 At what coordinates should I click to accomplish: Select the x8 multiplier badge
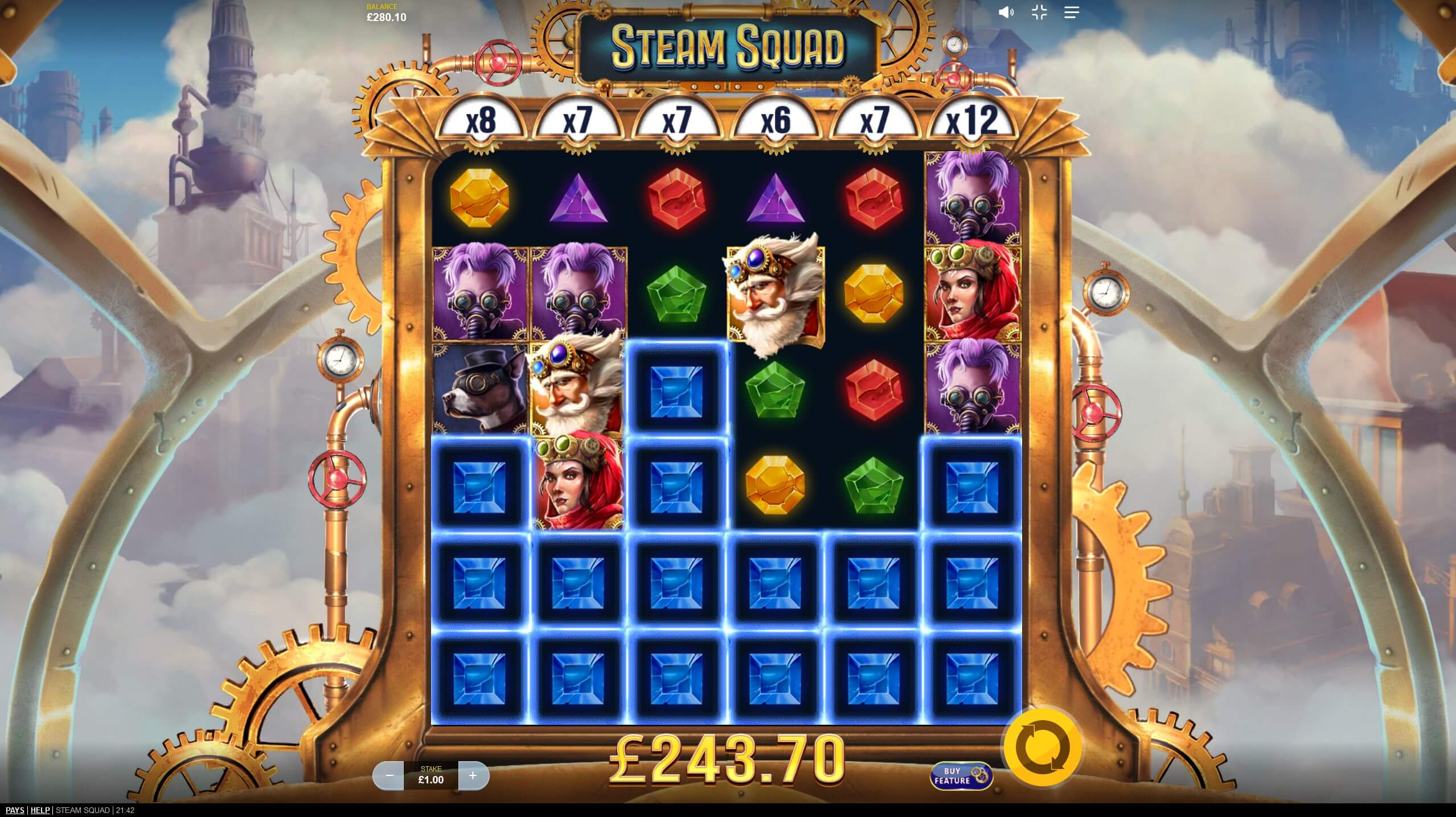481,119
